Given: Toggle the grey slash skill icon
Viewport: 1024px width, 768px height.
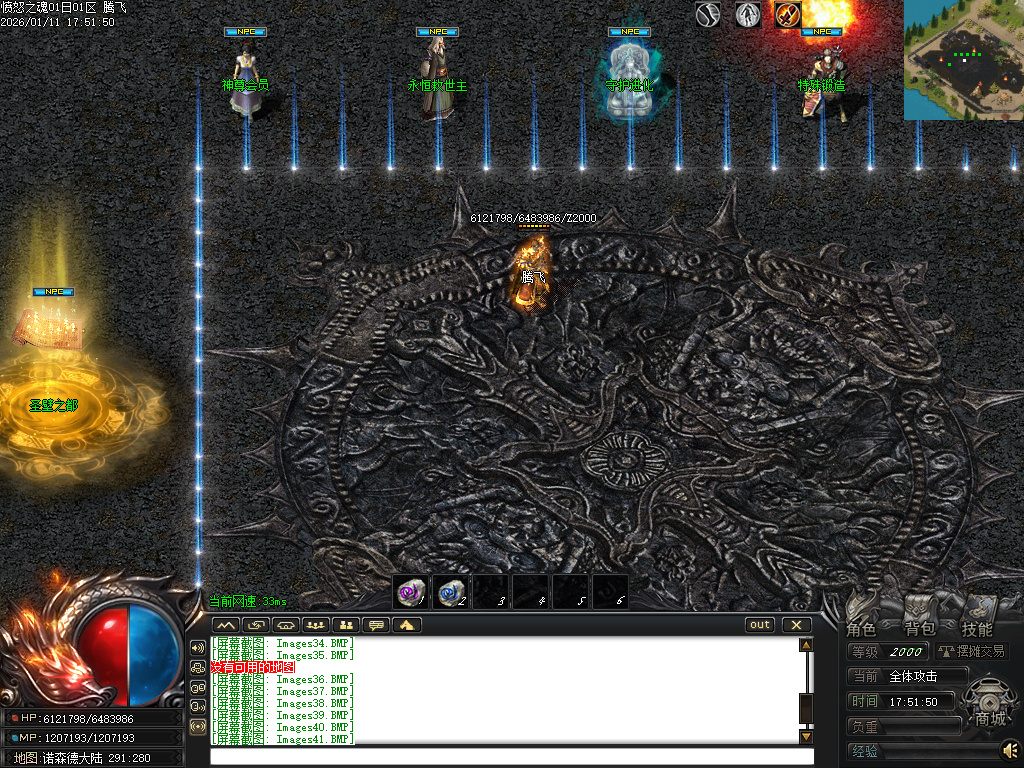Looking at the screenshot, I should click(x=709, y=15).
